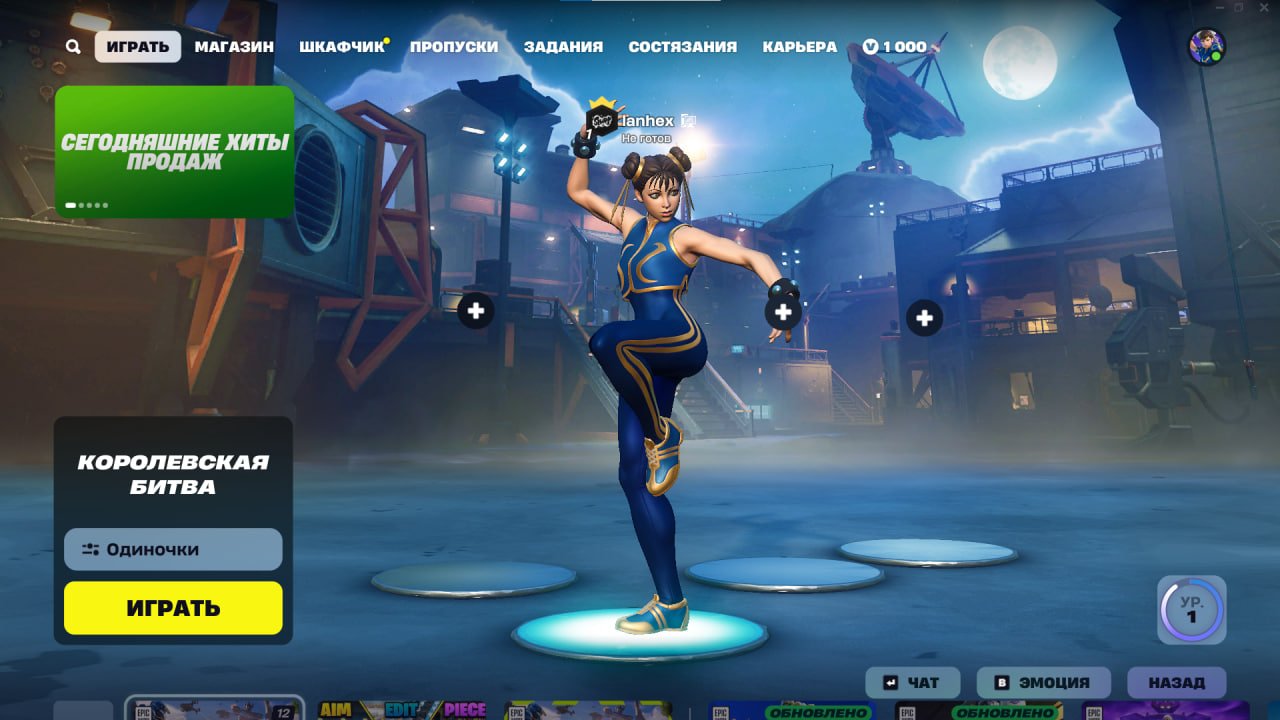Choose the ЭМОЦИЯ button

[1043, 682]
